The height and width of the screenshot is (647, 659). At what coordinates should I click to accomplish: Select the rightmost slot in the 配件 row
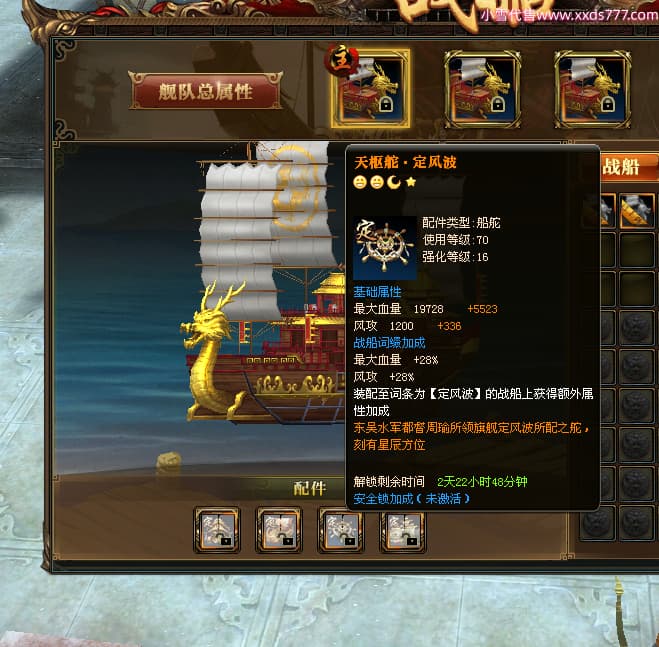pyautogui.click(x=402, y=528)
